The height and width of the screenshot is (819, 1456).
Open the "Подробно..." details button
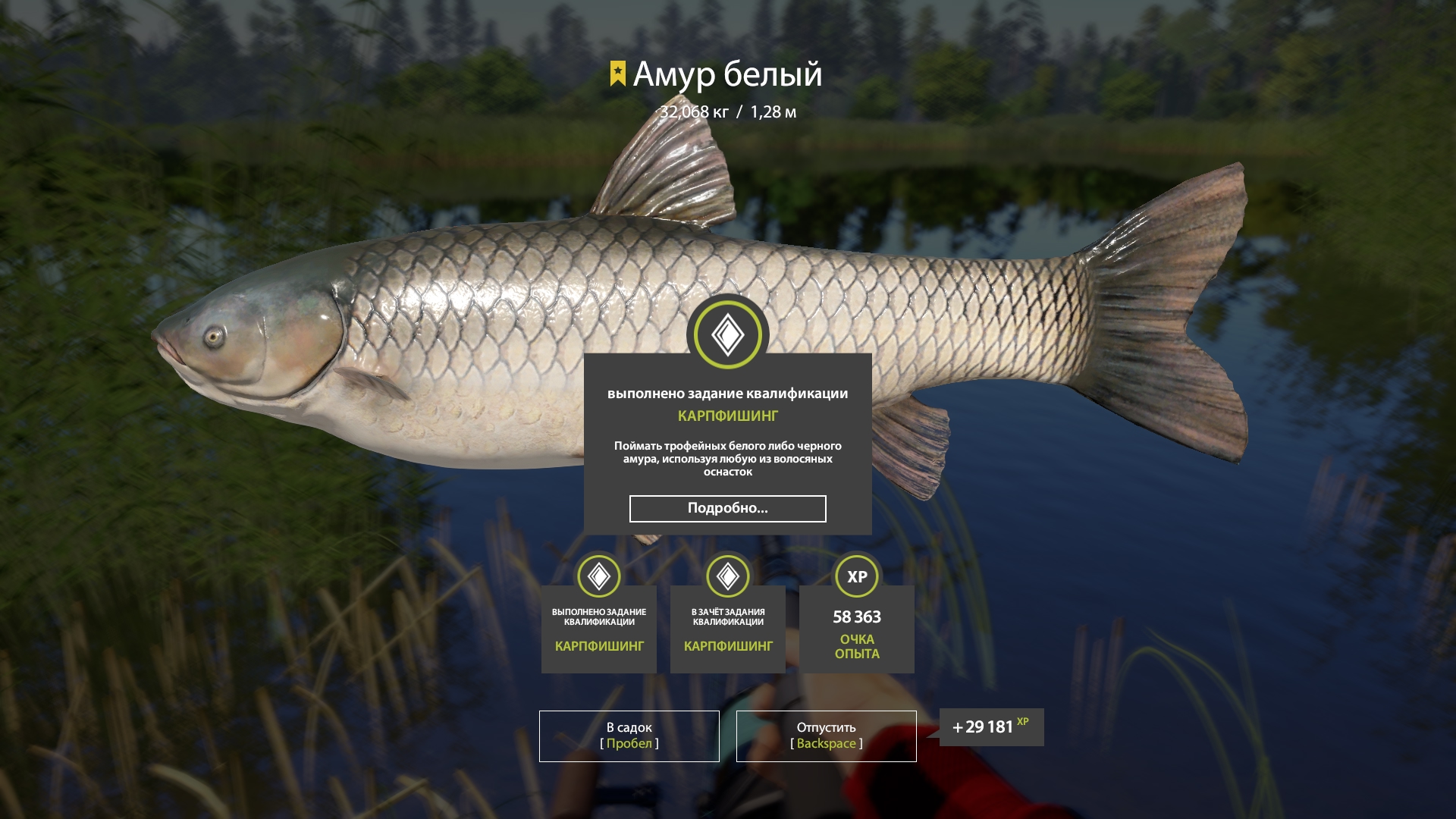(727, 509)
